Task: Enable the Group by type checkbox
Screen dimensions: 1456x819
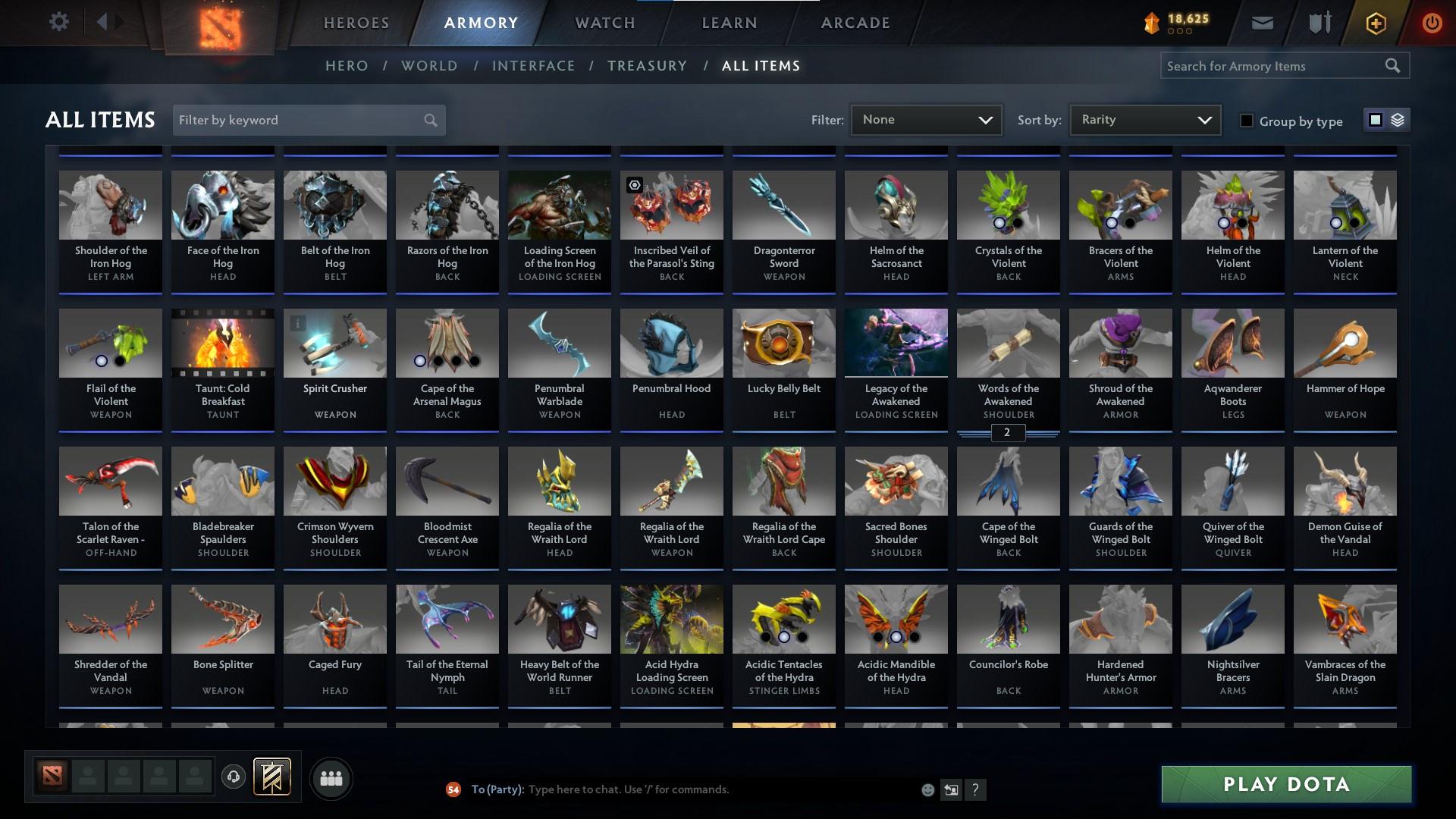Action: 1246,121
